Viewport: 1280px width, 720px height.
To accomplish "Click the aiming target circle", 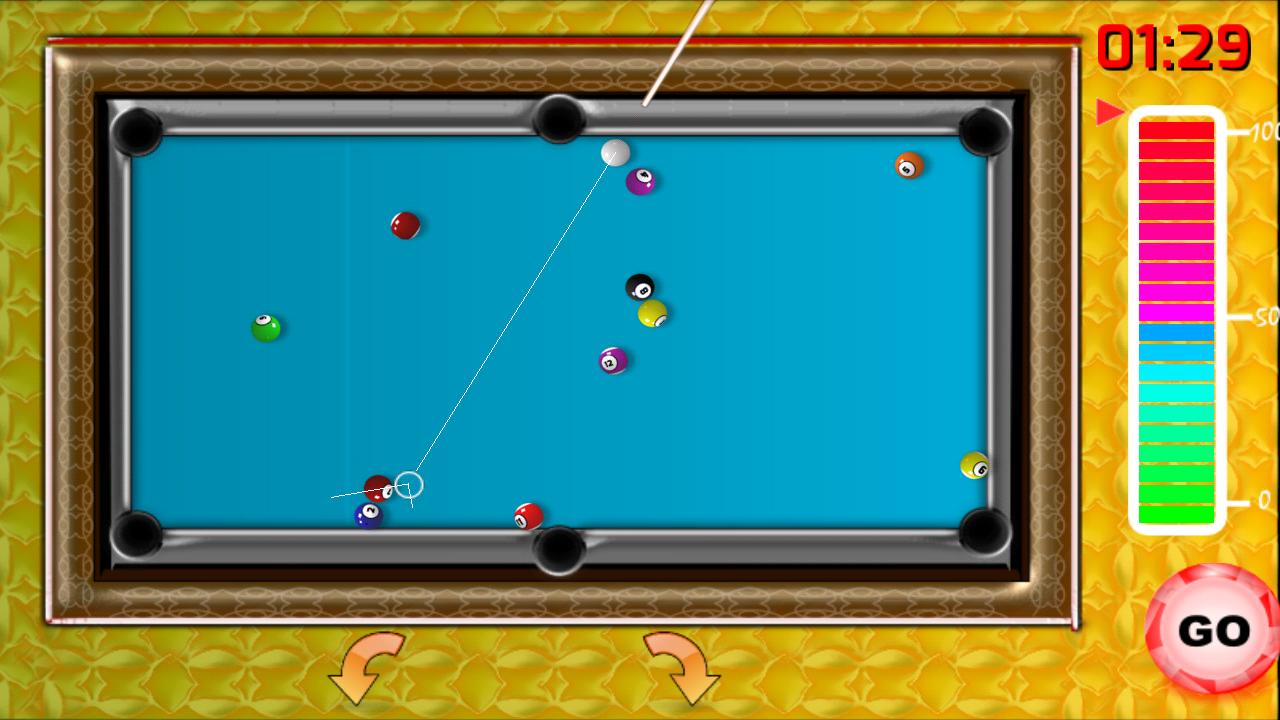I will tap(412, 484).
